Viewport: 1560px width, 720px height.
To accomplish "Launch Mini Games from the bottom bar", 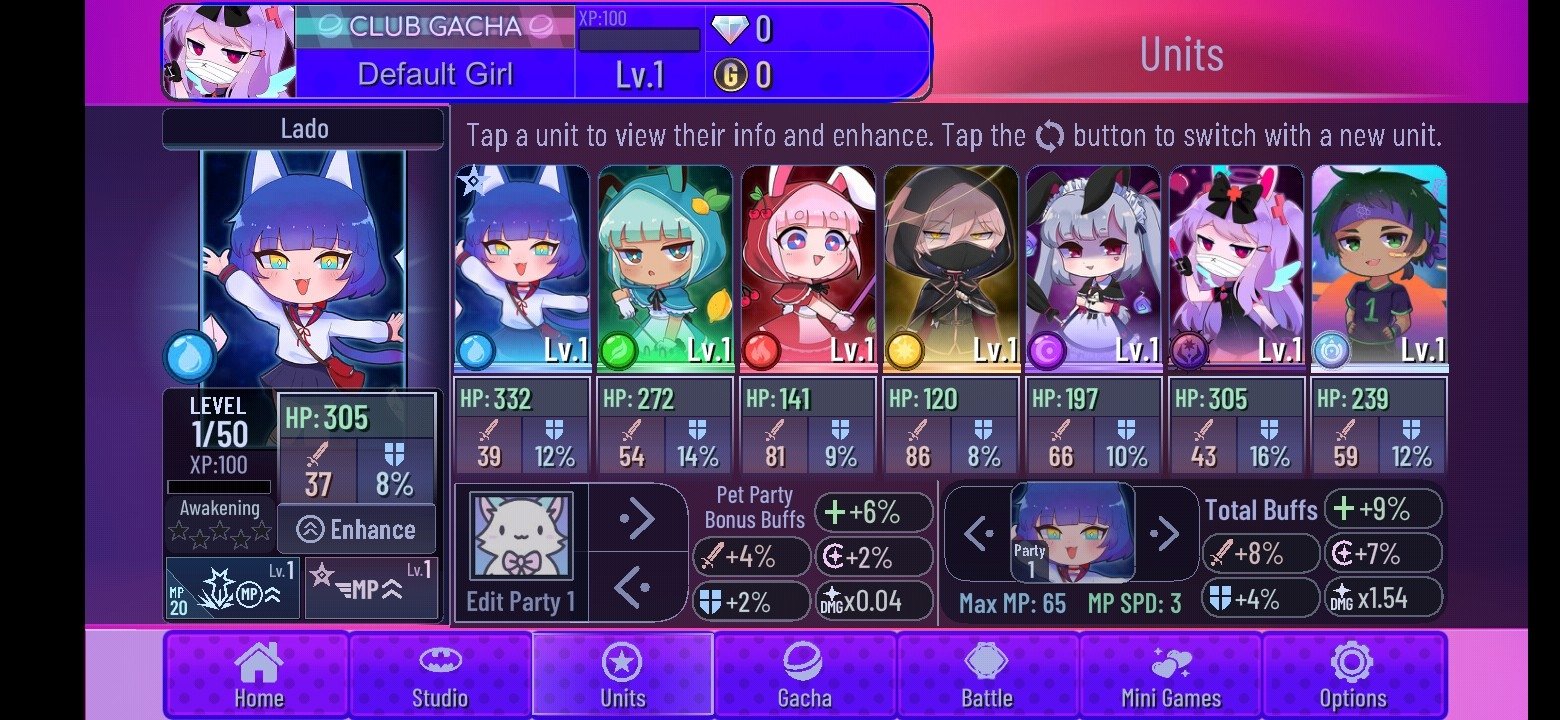I will (1170, 674).
